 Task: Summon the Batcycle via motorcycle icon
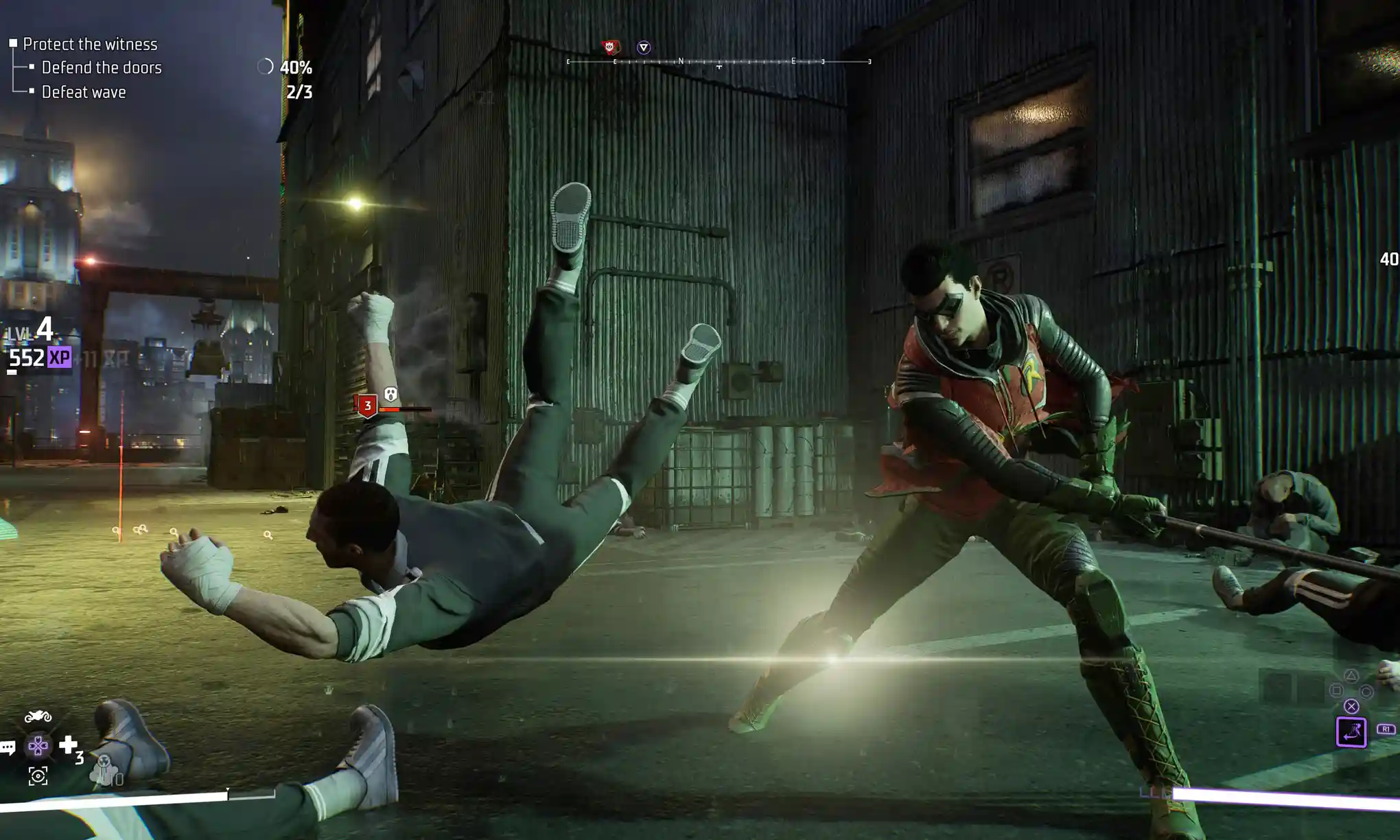tap(38, 717)
